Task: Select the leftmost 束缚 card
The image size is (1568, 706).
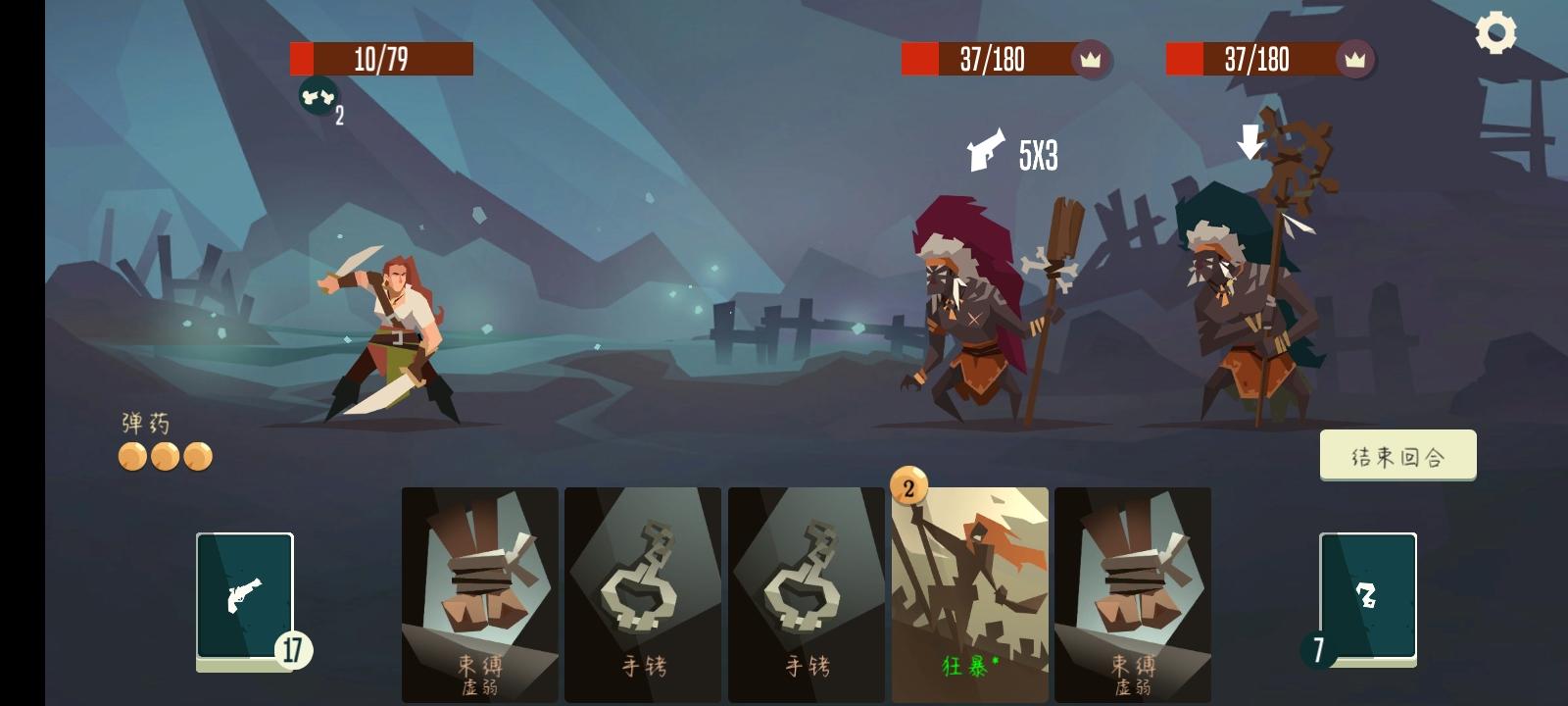Action: pos(478,588)
